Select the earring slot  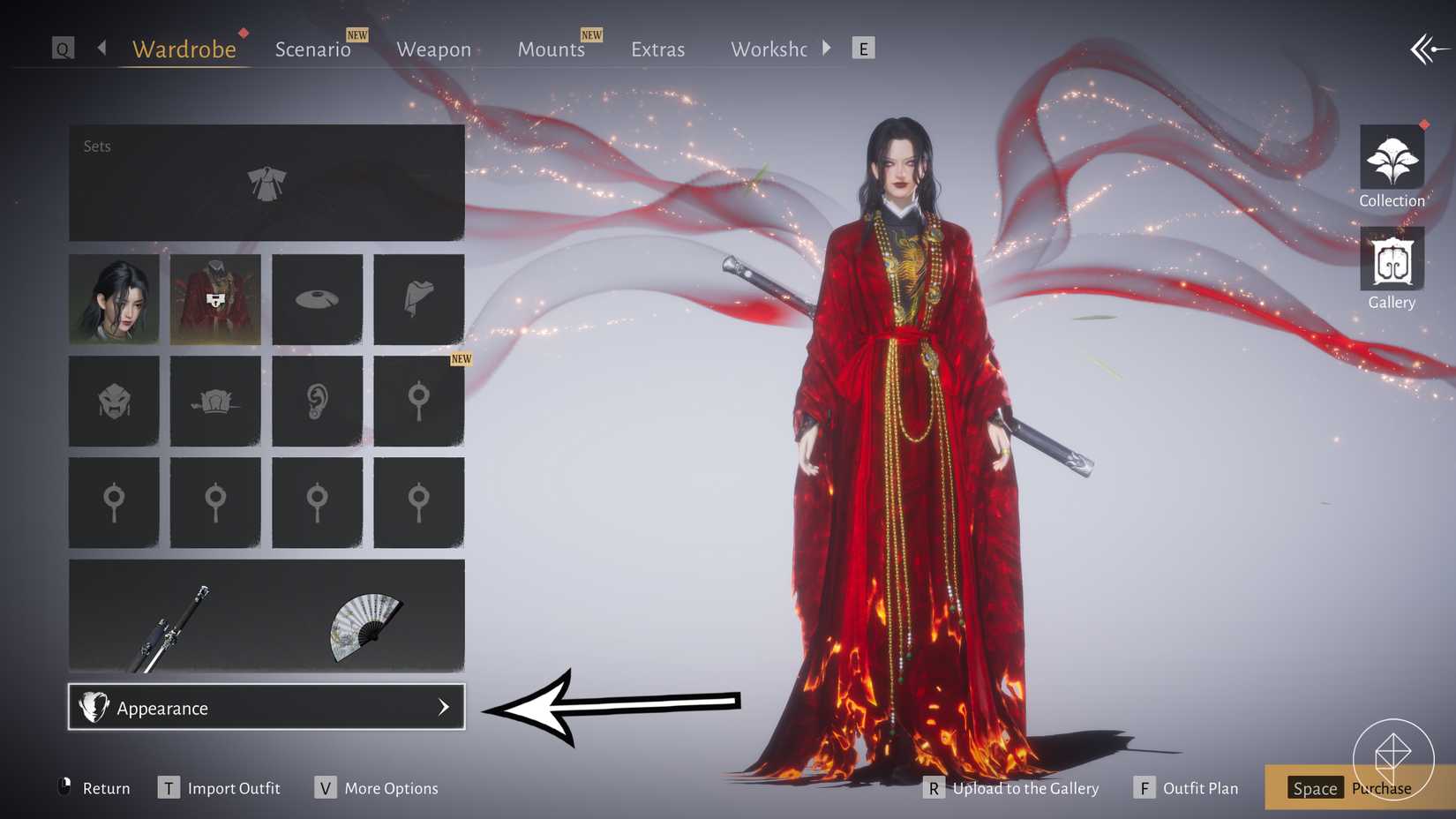pyautogui.click(x=317, y=401)
